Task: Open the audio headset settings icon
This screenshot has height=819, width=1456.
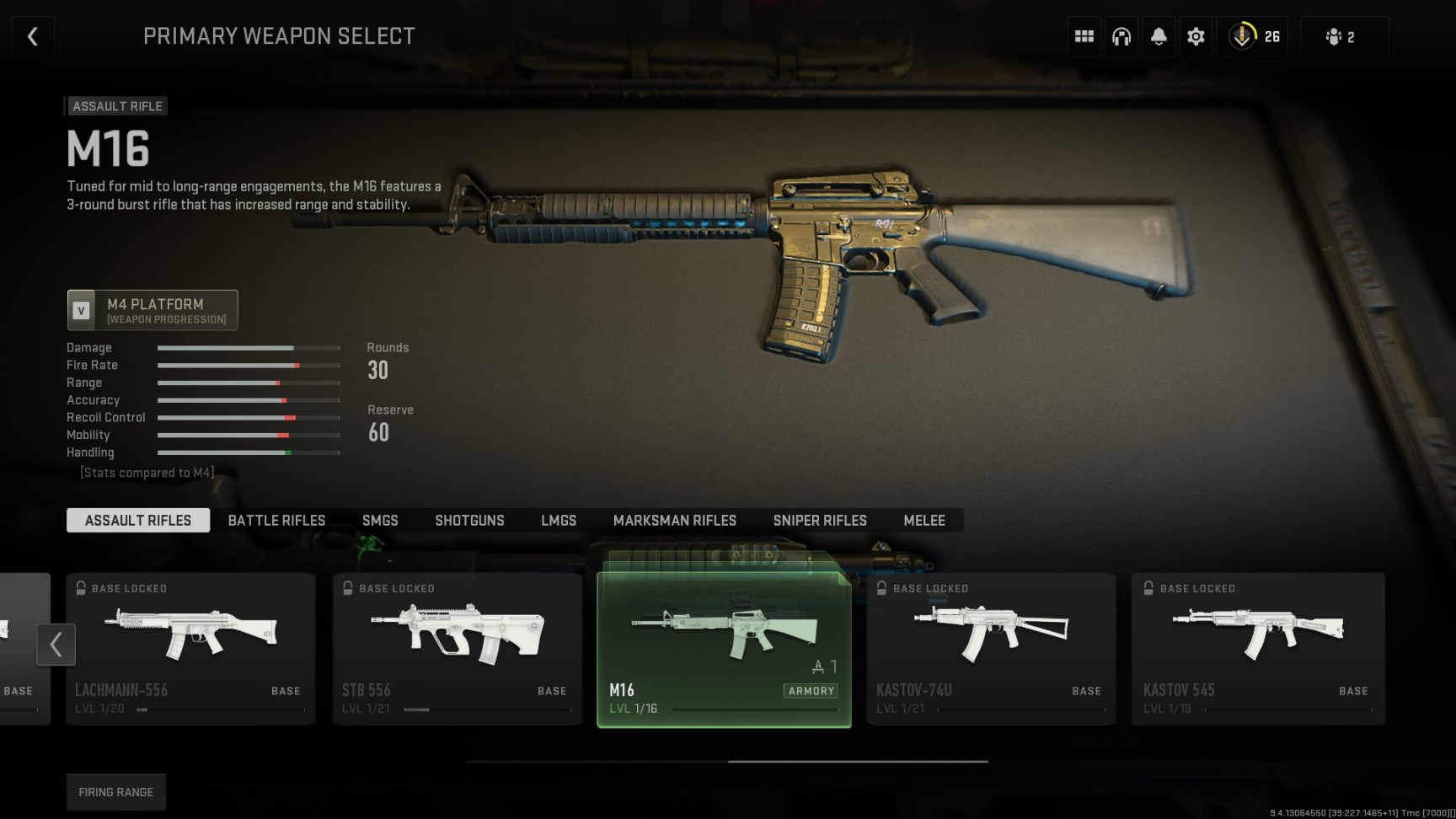Action: 1121,36
